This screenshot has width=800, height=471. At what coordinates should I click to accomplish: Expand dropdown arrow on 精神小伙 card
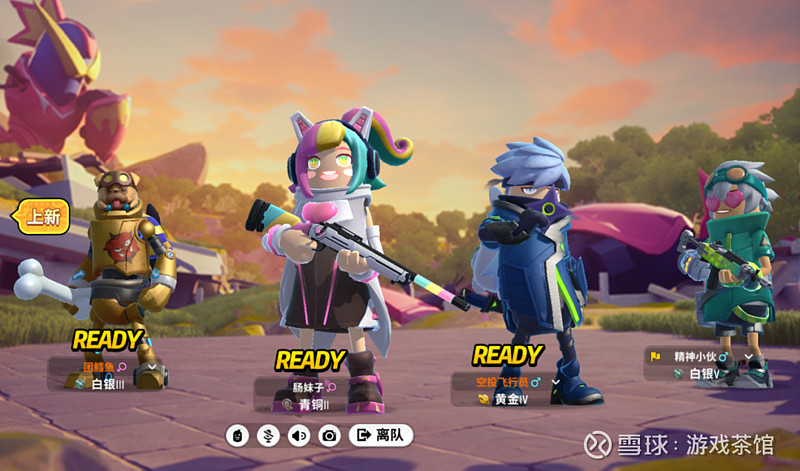point(748,357)
